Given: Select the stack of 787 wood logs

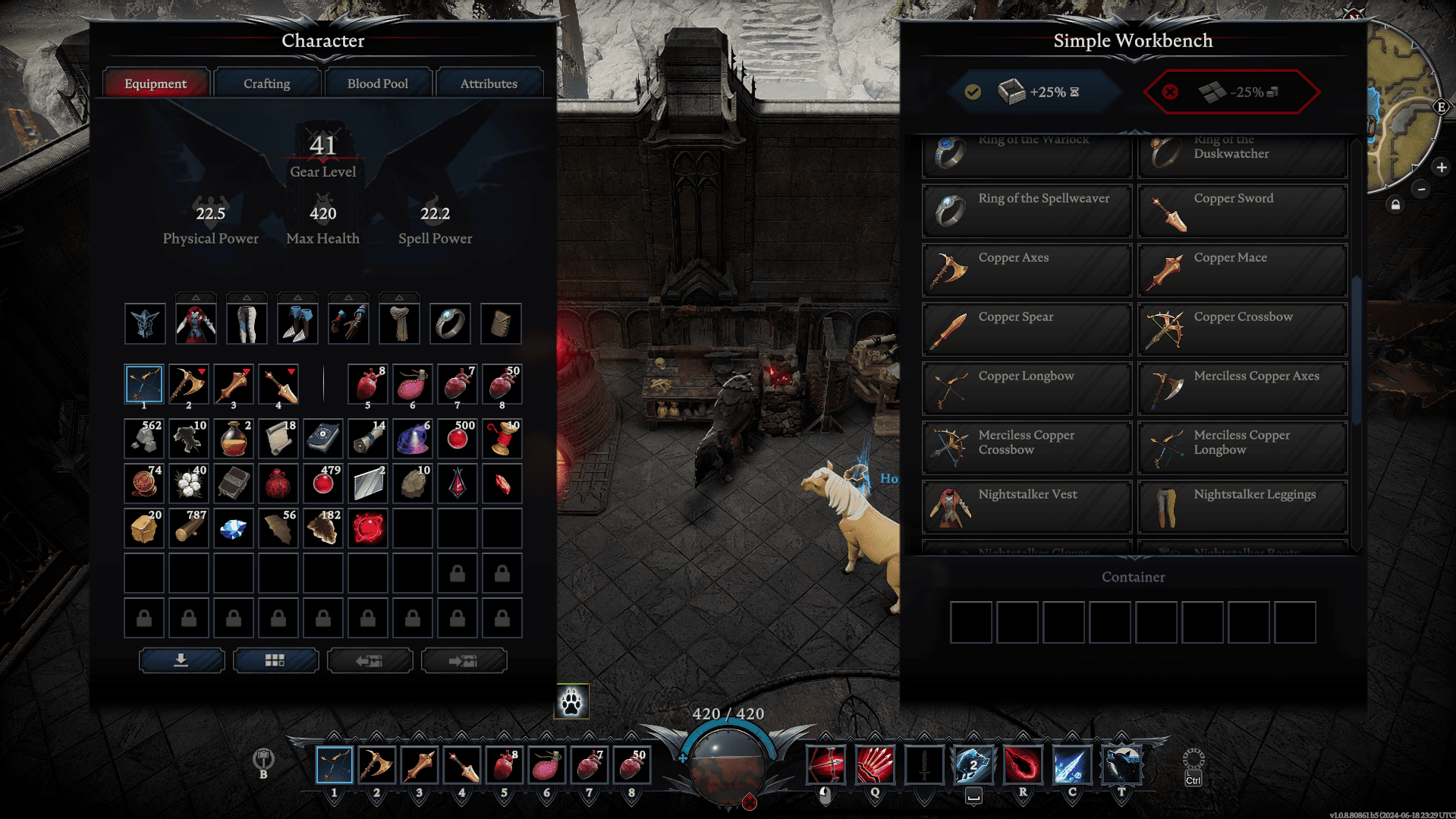Looking at the screenshot, I should click(189, 528).
